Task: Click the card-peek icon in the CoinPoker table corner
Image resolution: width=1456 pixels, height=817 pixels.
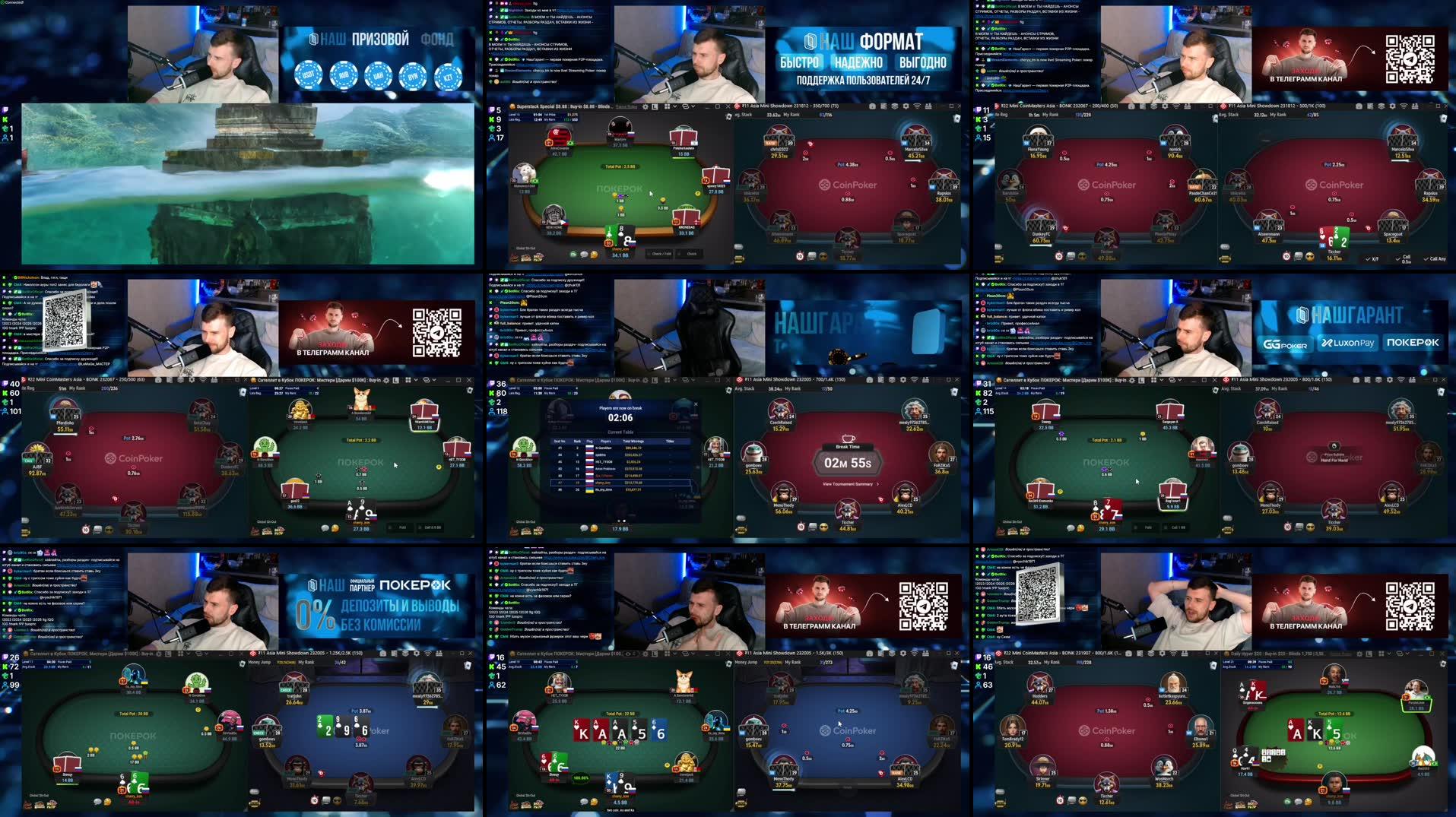Action: point(1442,118)
